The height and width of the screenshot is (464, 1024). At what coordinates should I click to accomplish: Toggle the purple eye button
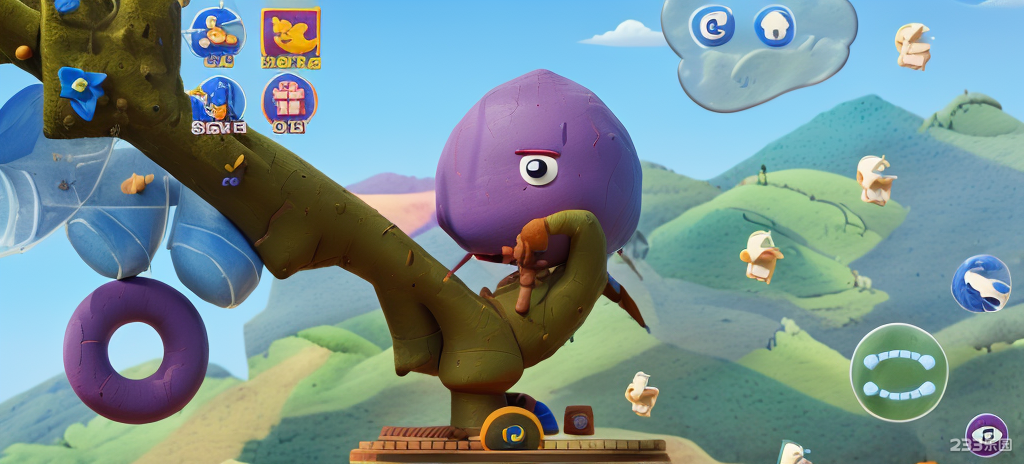coord(986,434)
